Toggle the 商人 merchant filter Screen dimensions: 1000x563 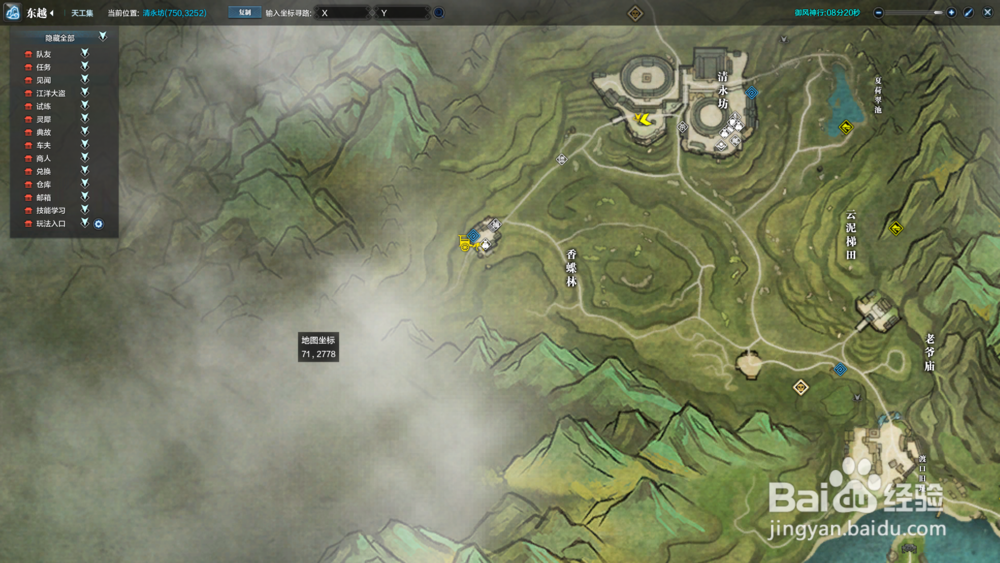point(85,158)
